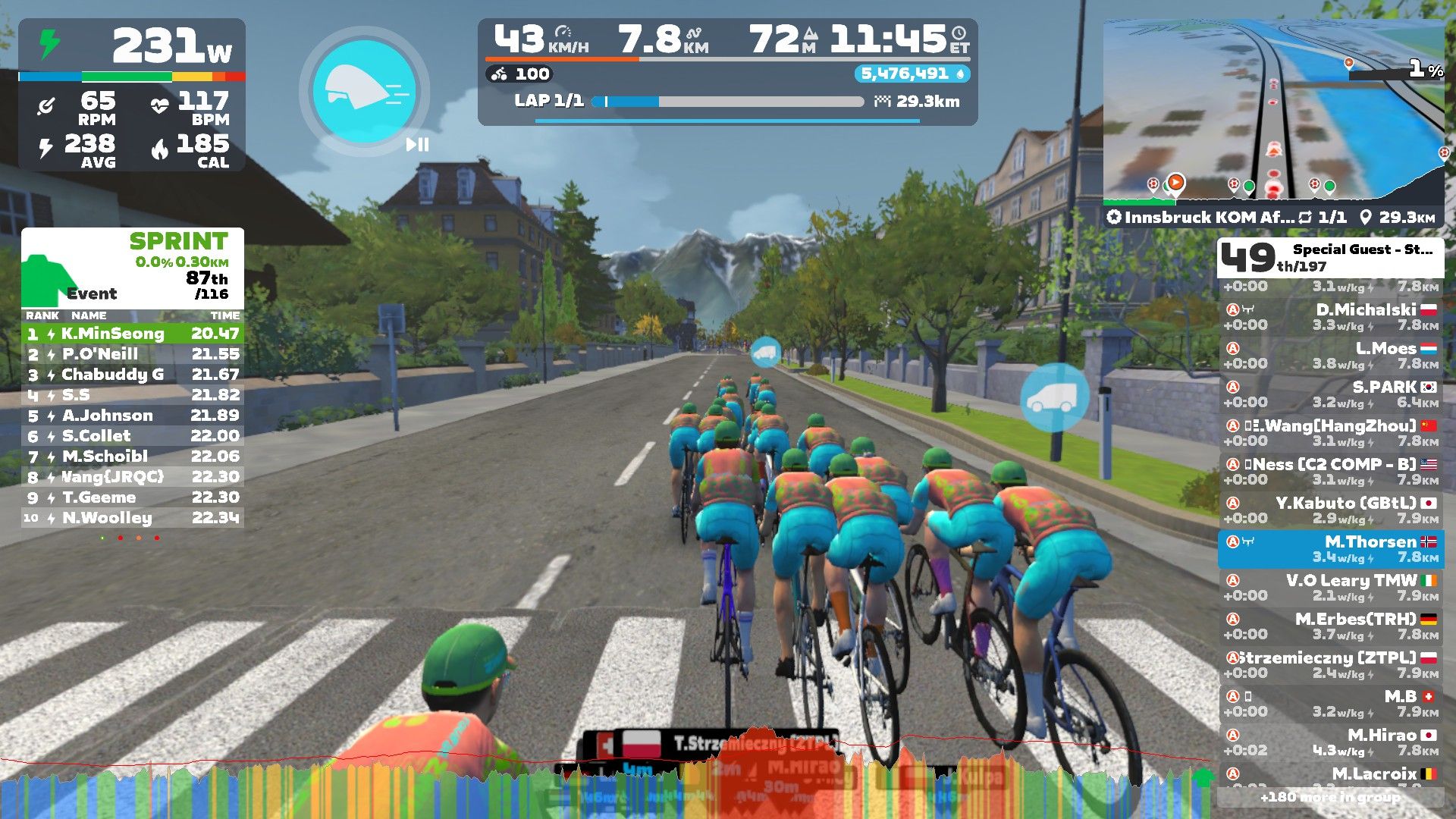Click P.O'Neill in sprint leaderboard
This screenshot has height=819, width=1456.
coord(133,354)
